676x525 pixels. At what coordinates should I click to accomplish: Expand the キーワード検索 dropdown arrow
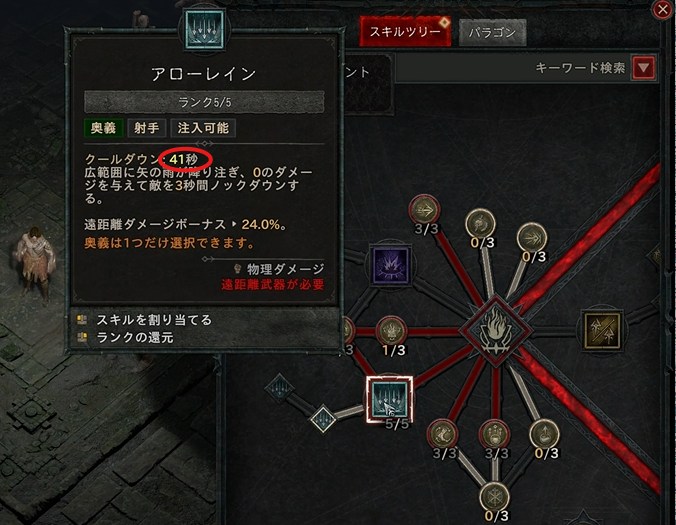click(644, 68)
